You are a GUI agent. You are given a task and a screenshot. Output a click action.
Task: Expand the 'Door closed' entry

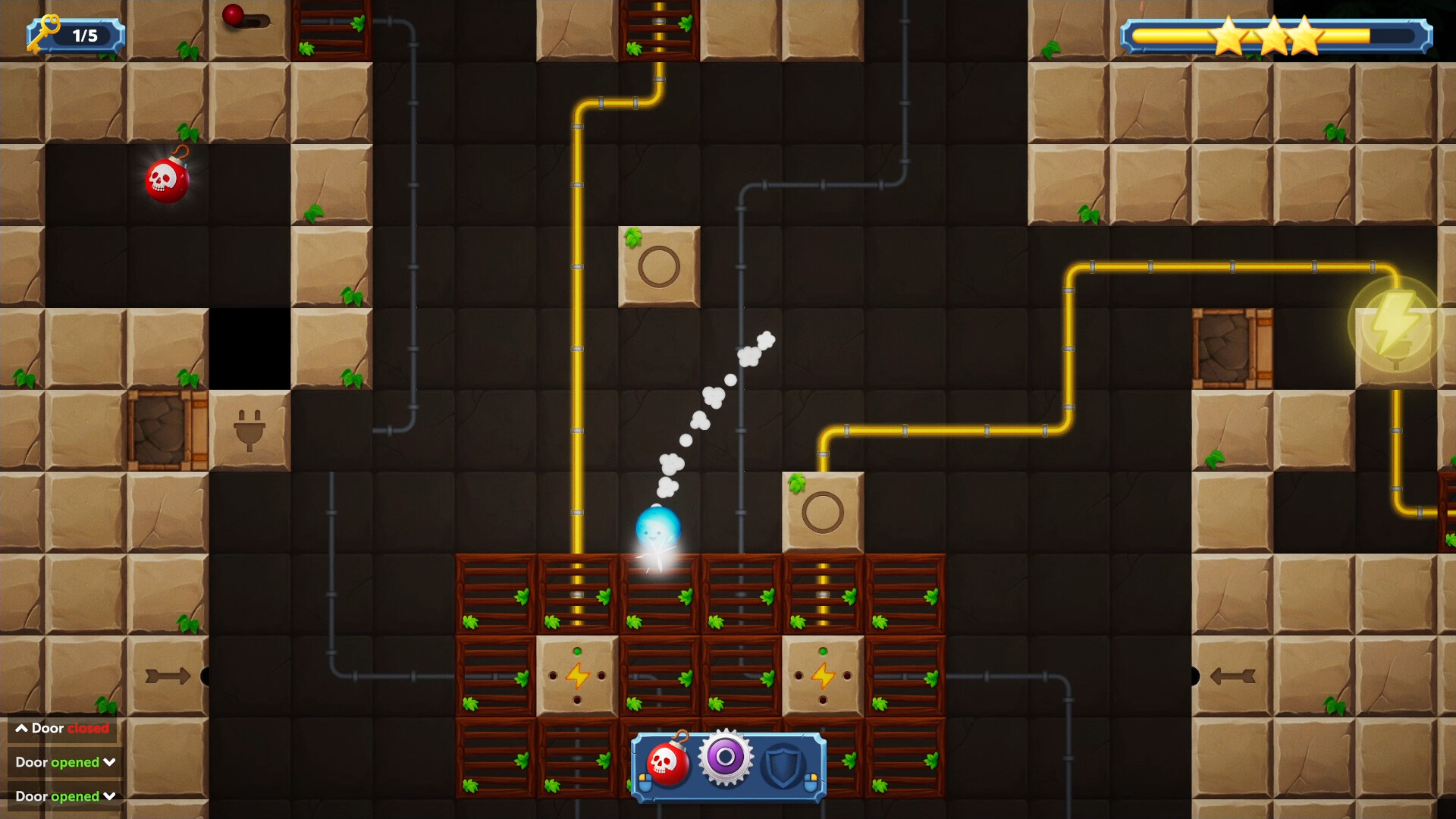point(20,729)
